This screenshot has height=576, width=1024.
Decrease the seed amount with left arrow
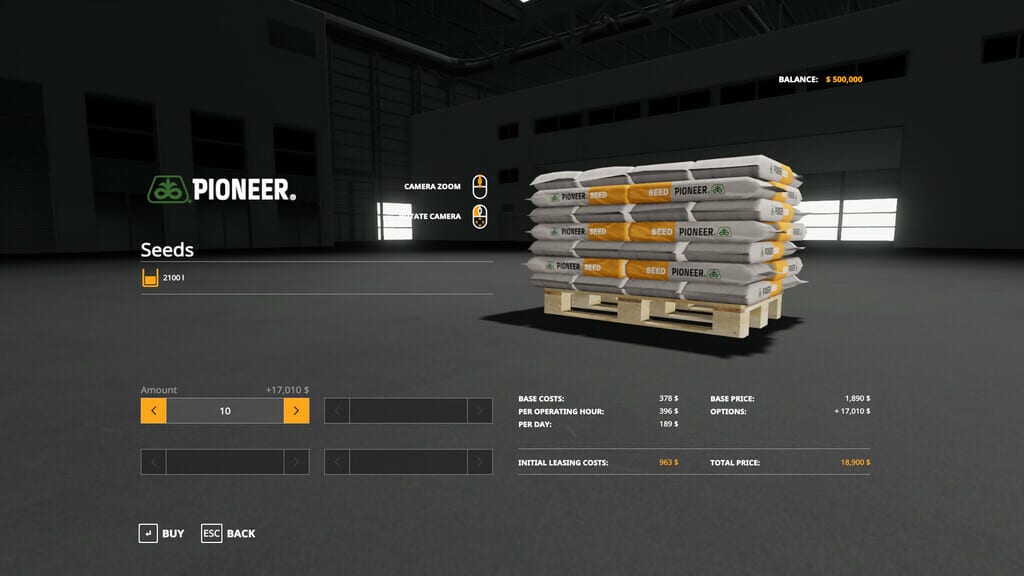click(x=153, y=411)
